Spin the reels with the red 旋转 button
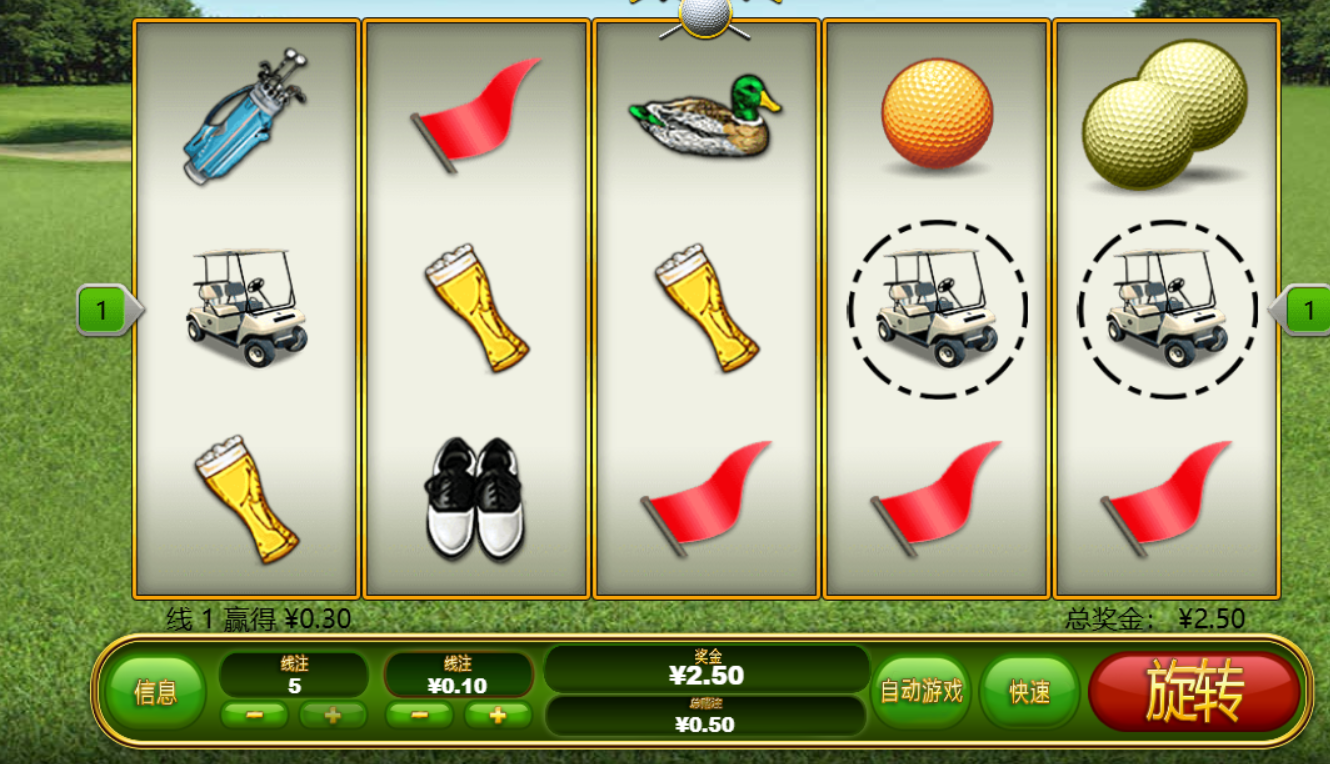 coord(1194,692)
